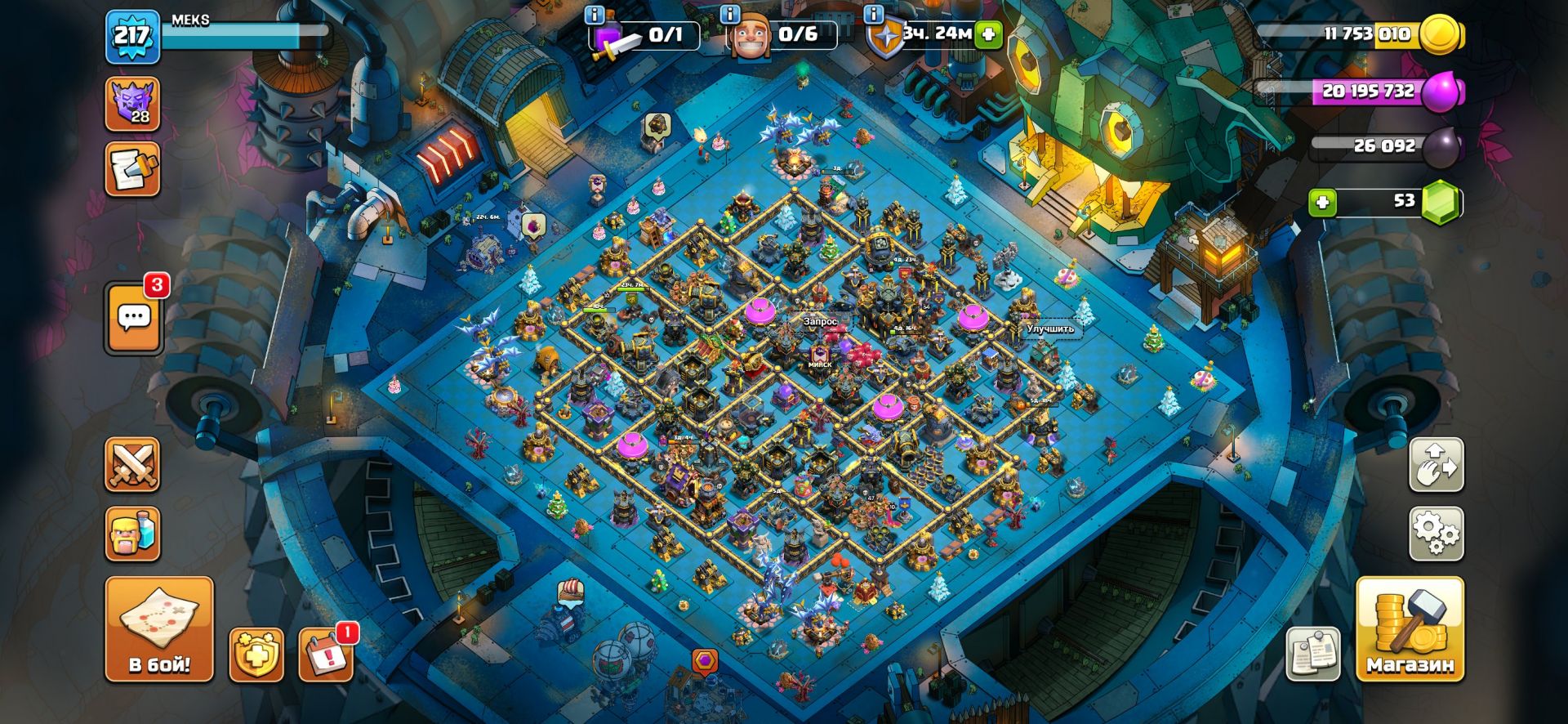Show info for the builder counter
This screenshot has height=724, width=1568.
pos(730,16)
